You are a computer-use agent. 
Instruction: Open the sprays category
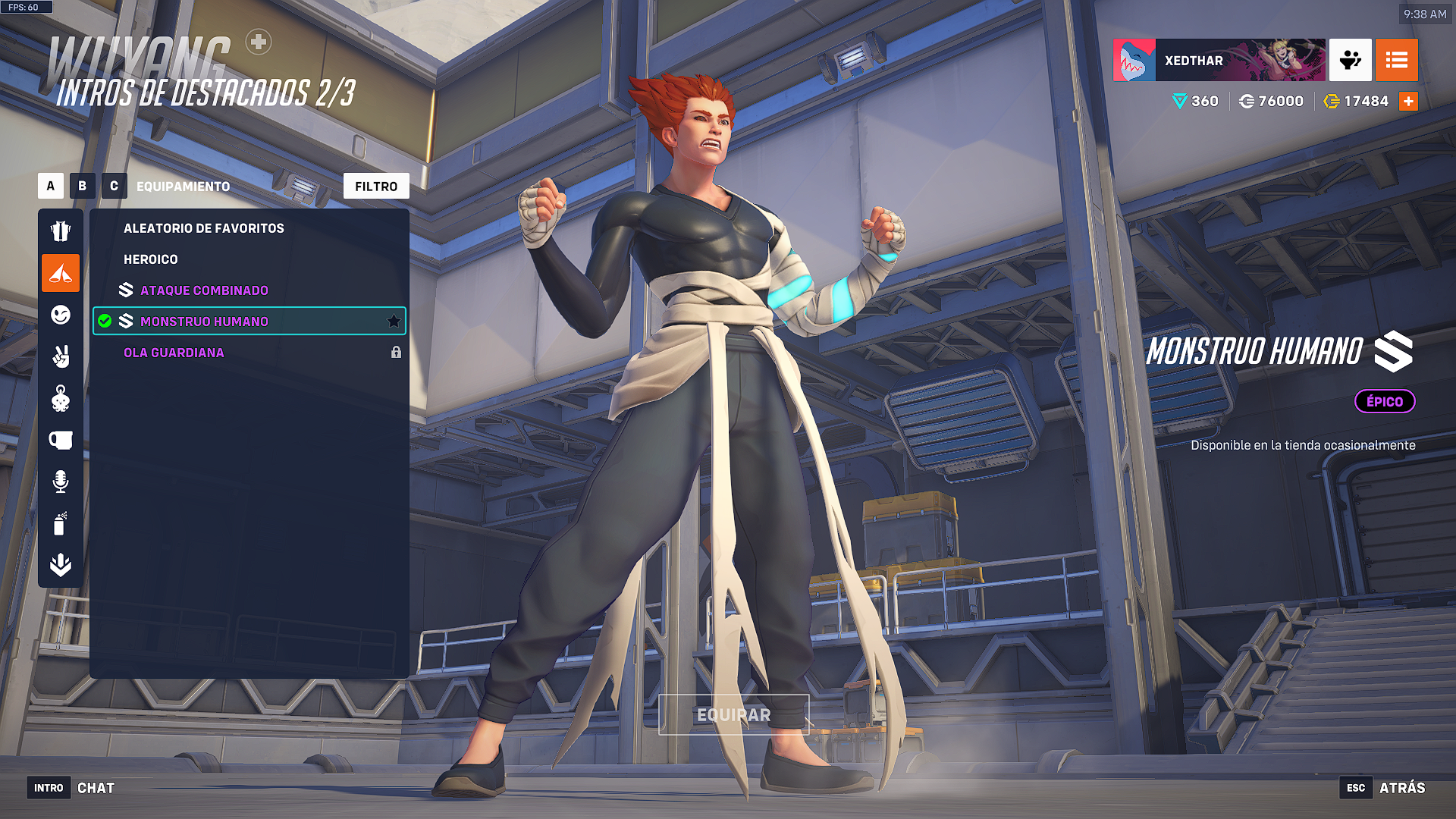point(61,523)
